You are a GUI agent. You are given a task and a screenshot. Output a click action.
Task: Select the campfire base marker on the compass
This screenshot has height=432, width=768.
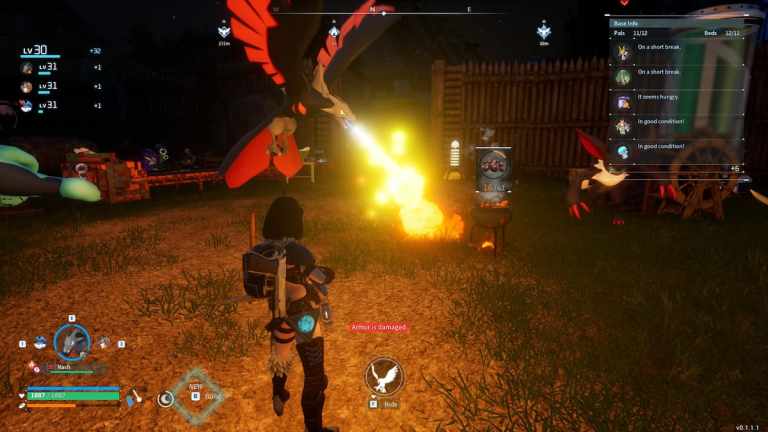click(x=333, y=32)
